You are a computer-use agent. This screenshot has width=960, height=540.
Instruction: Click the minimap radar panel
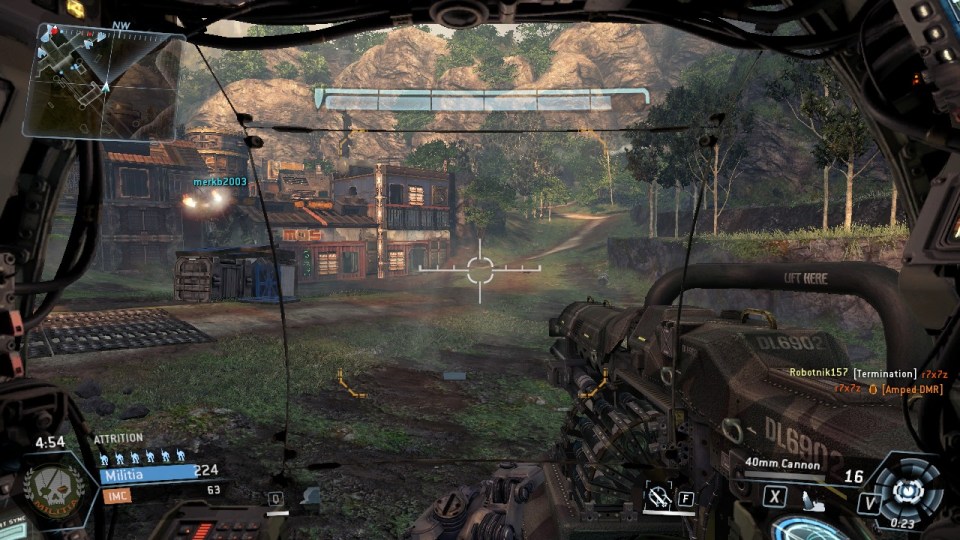[x=103, y=80]
